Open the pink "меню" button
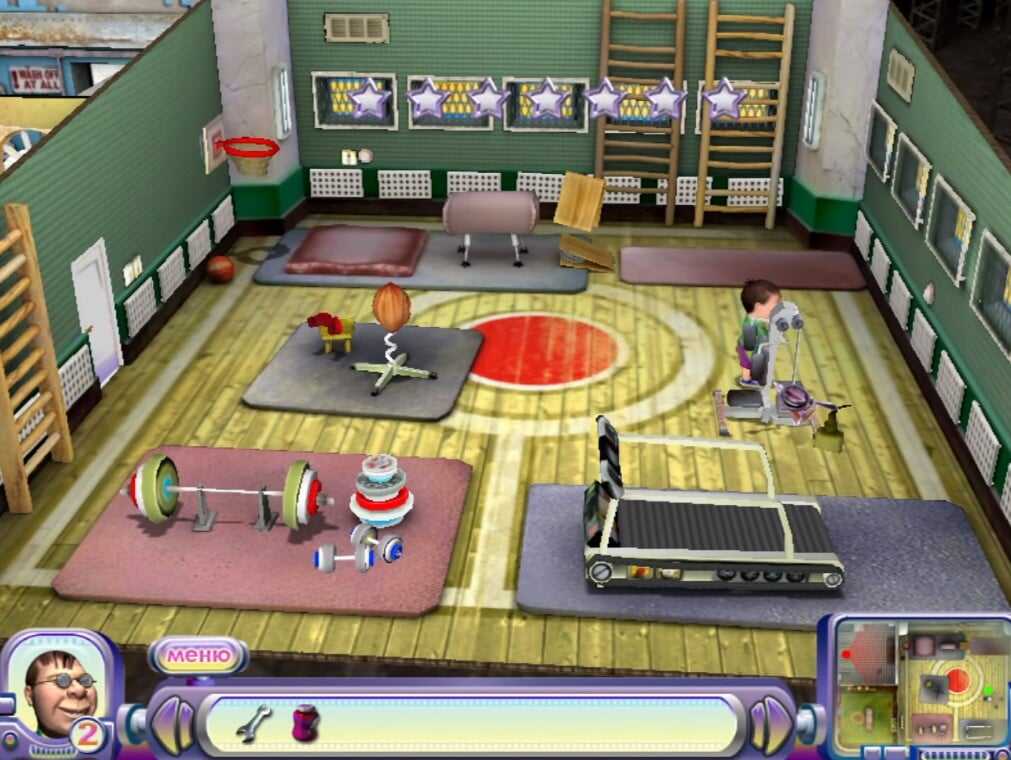The height and width of the screenshot is (760, 1011). click(x=197, y=656)
